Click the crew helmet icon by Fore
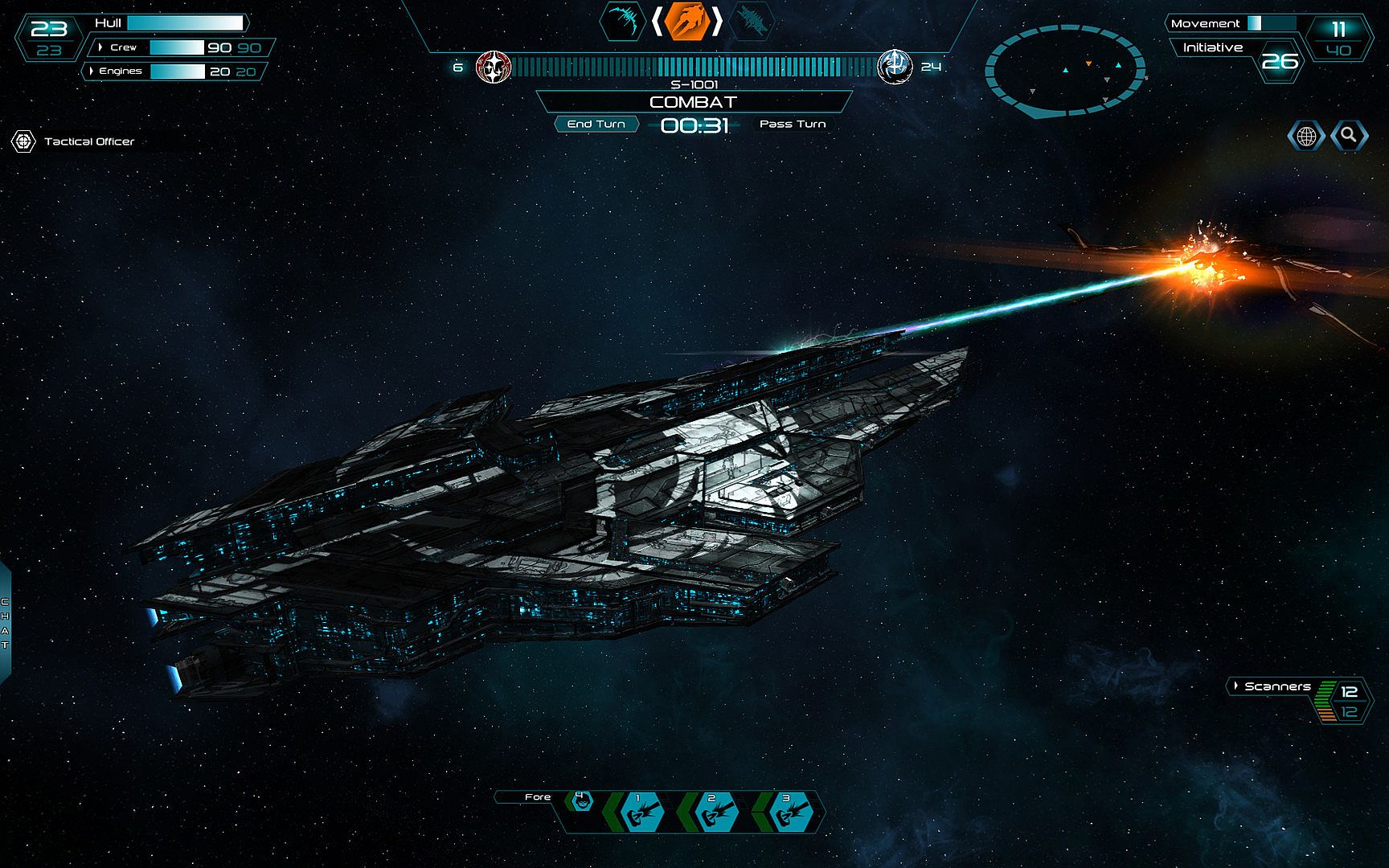The height and width of the screenshot is (868, 1389). pos(580,800)
